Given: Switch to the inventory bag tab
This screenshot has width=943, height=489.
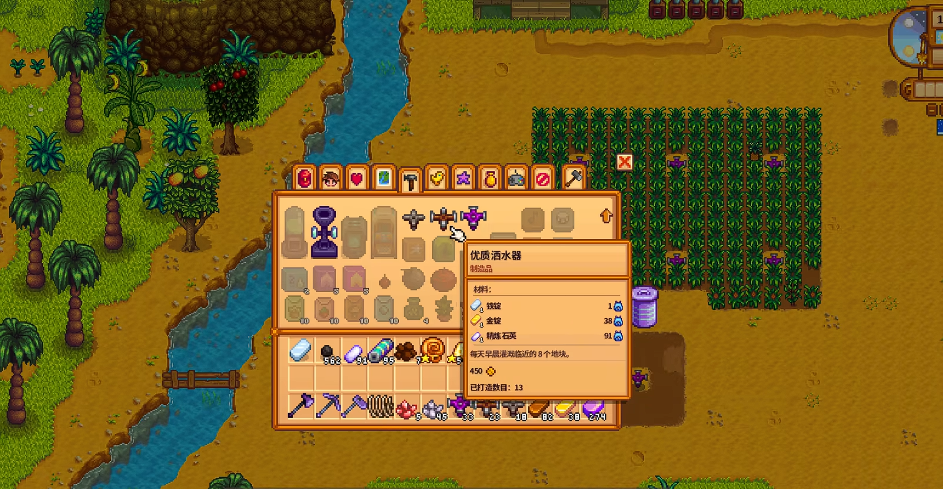Looking at the screenshot, I should click(305, 178).
